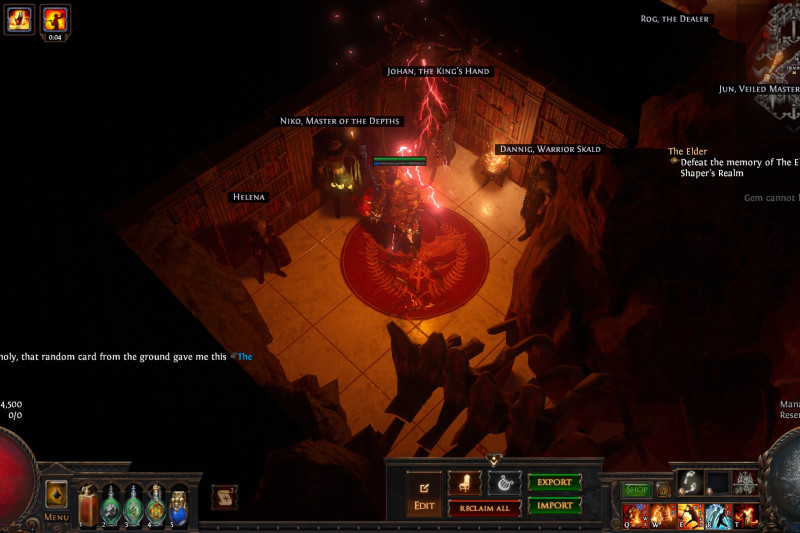800x533 pixels.
Task: Import a hideout layout
Action: click(554, 505)
